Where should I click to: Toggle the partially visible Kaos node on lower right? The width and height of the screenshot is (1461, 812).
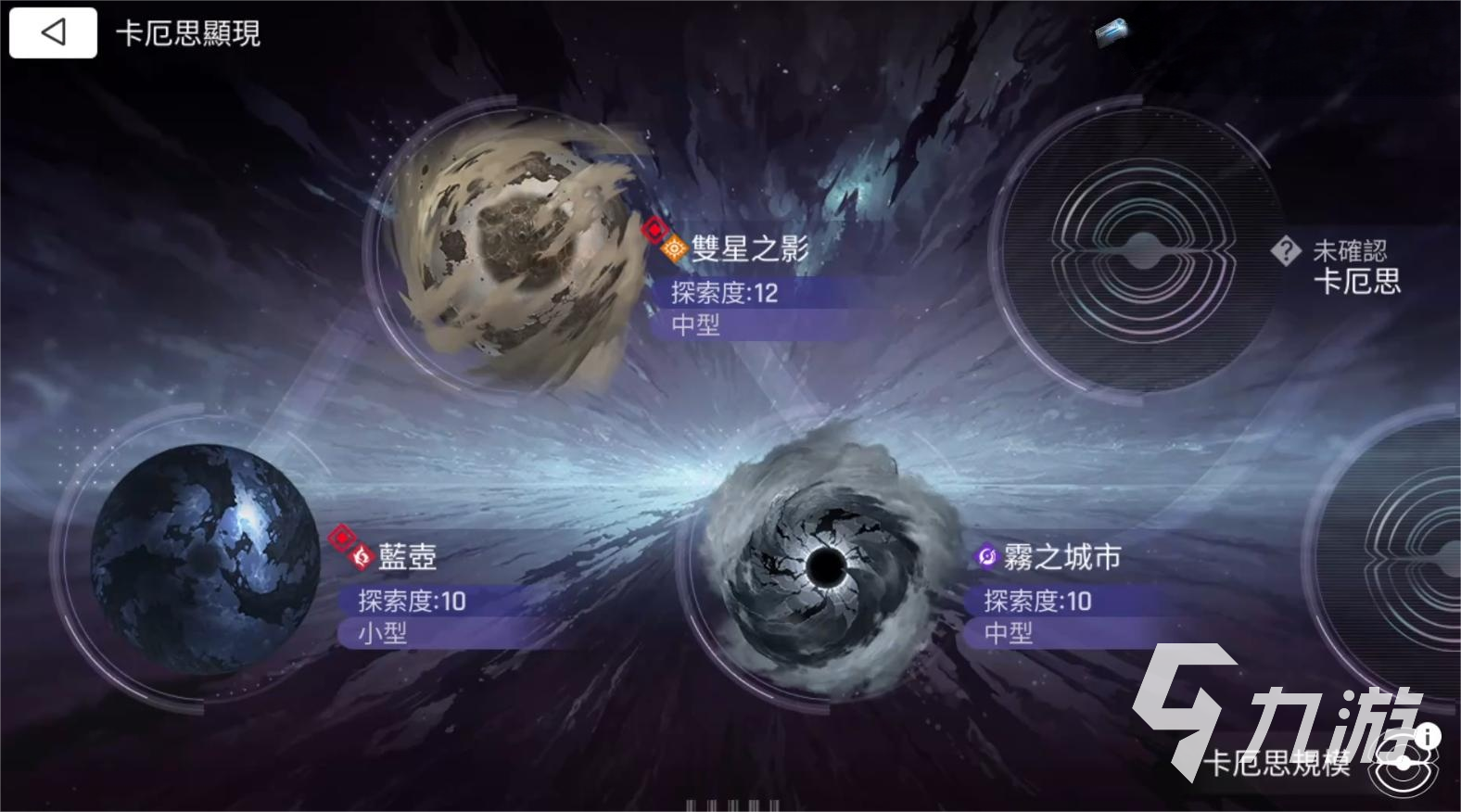coord(1409,556)
